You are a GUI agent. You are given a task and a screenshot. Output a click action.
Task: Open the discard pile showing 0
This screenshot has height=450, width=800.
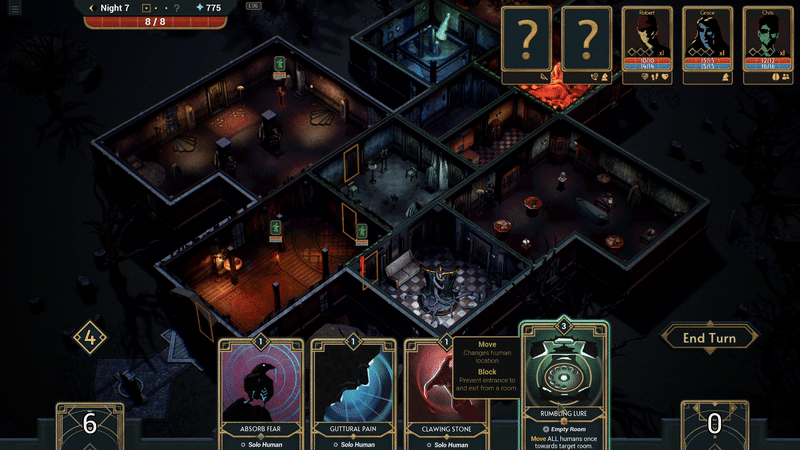714,424
